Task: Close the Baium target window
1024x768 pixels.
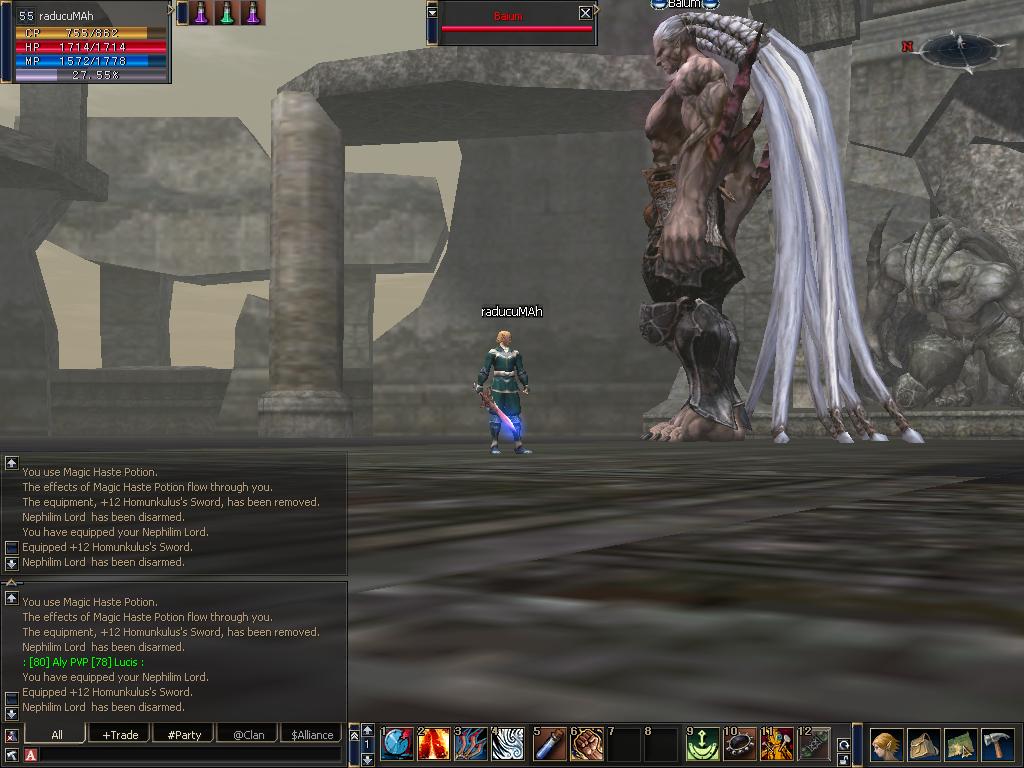Action: pos(585,13)
